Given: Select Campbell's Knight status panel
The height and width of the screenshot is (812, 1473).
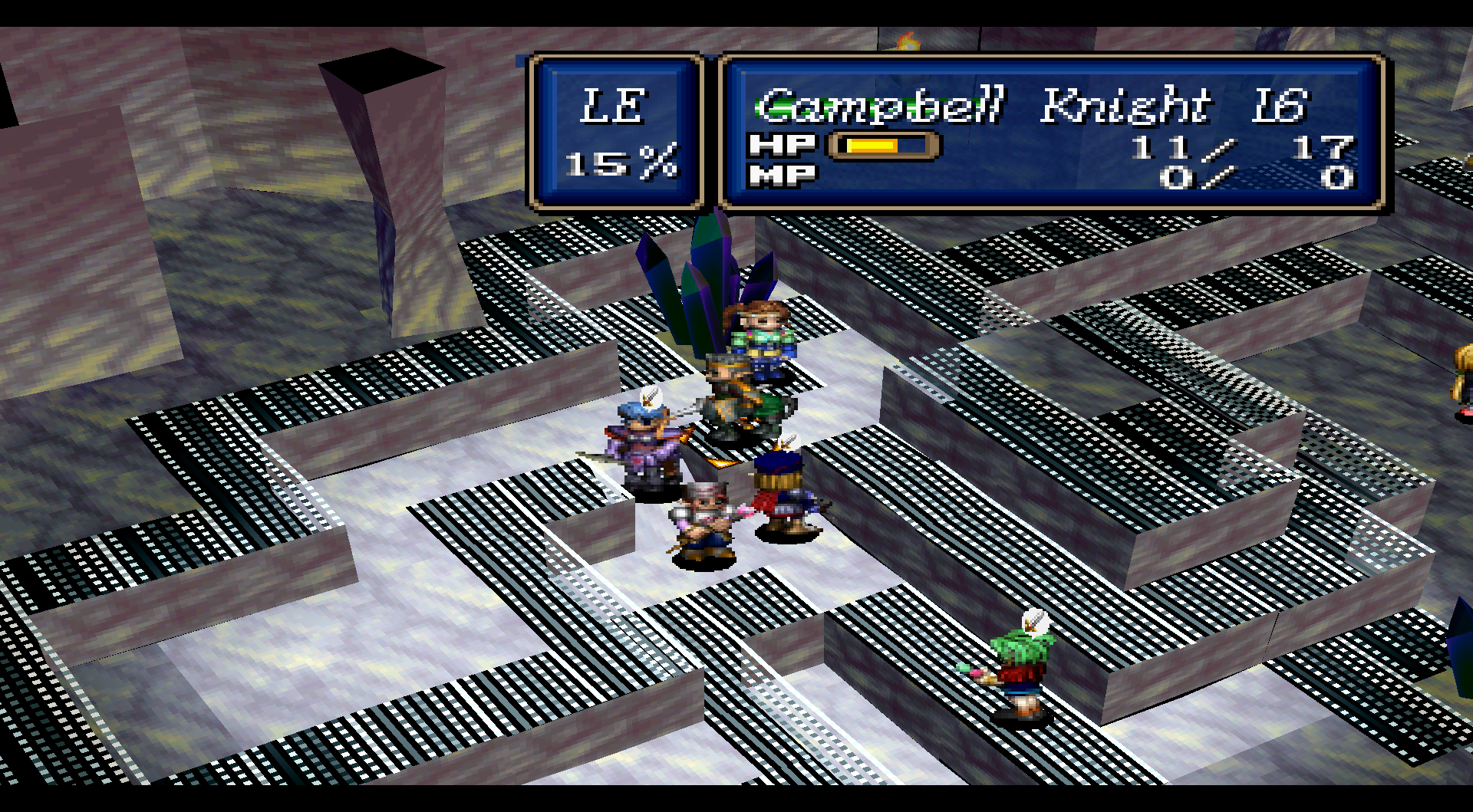Looking at the screenshot, I should tap(1051, 133).
